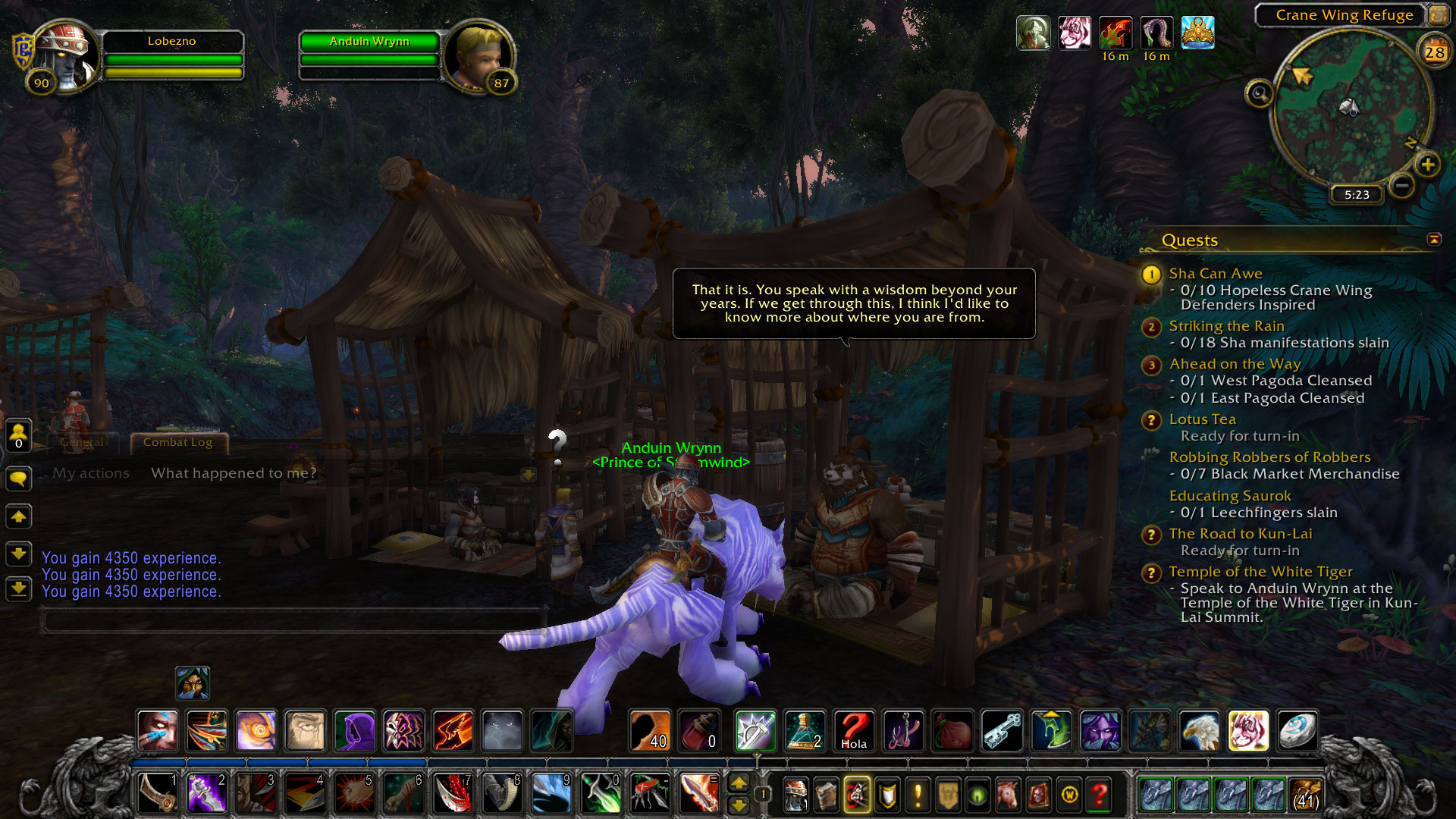Summon the white eagle mount

(1199, 731)
